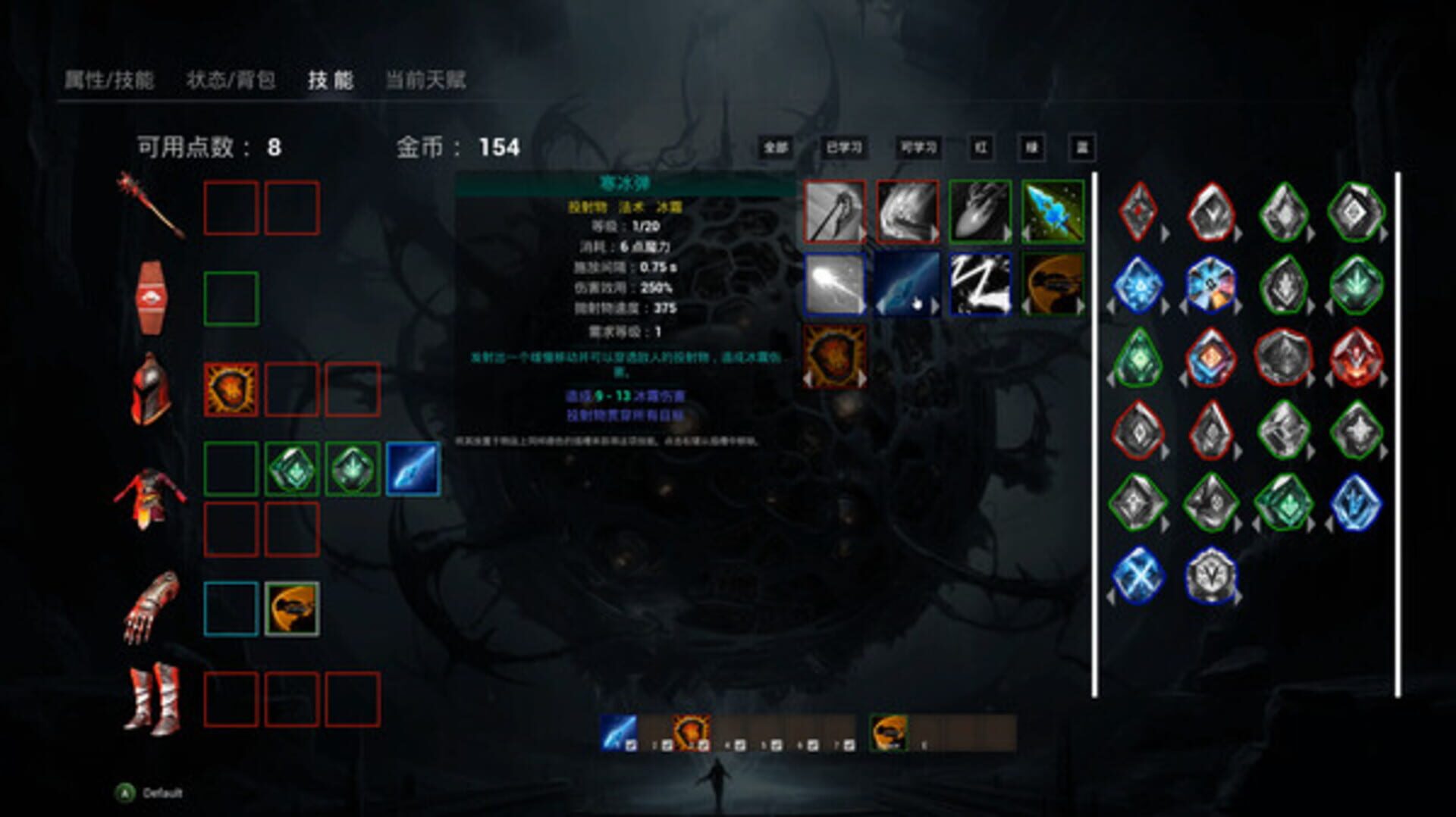This screenshot has height=817, width=1456.
Task: Expand the arrow under the orange shield skill
Action: click(863, 377)
